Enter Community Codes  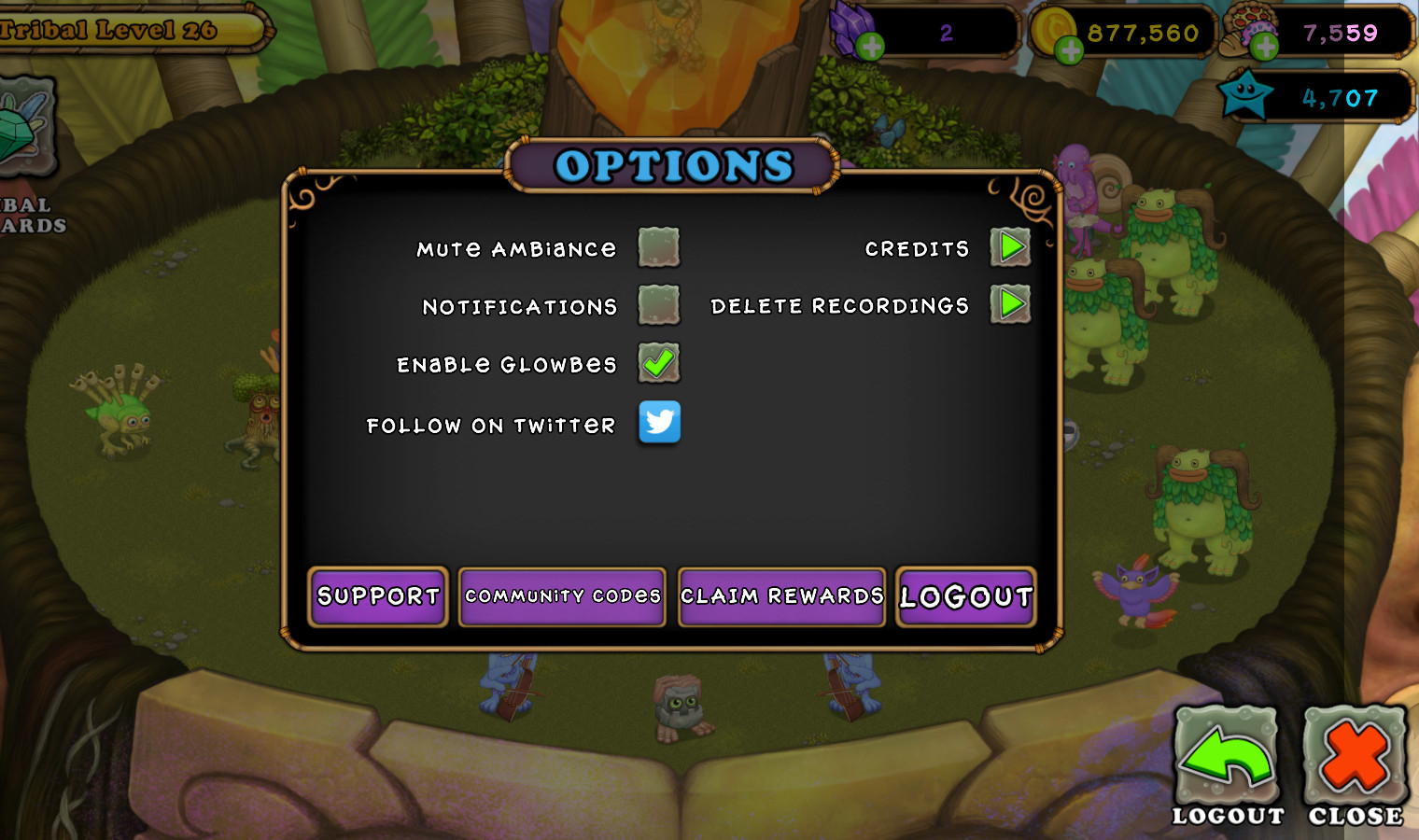tap(561, 596)
